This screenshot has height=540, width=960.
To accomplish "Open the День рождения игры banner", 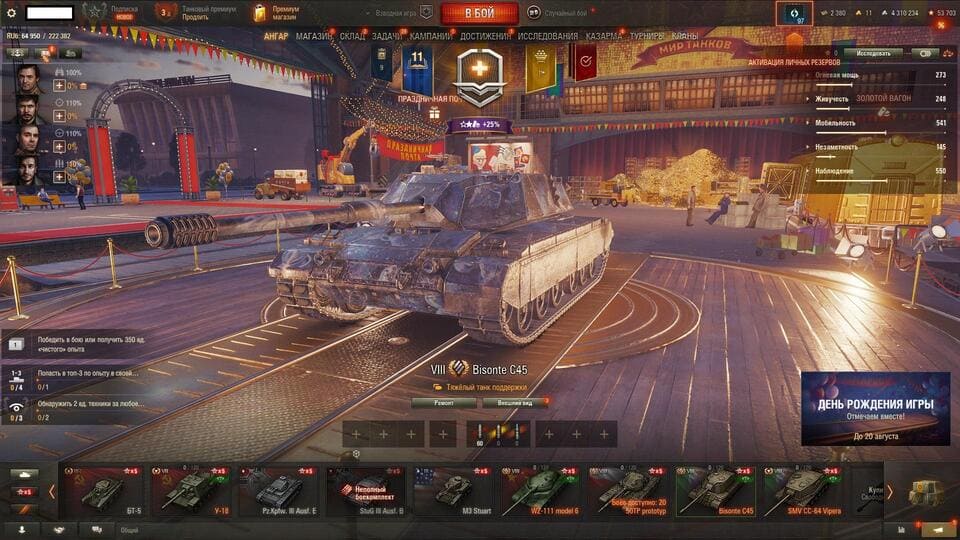I will [875, 408].
